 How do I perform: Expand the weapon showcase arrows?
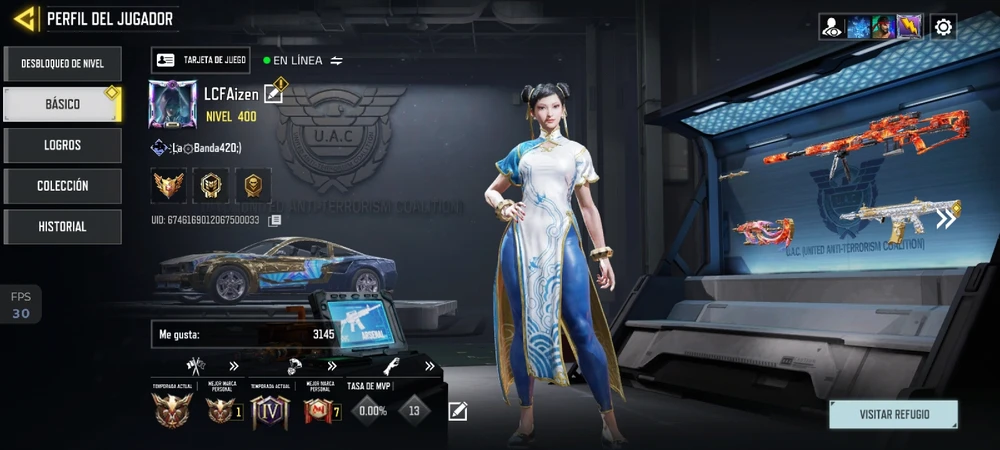click(946, 219)
